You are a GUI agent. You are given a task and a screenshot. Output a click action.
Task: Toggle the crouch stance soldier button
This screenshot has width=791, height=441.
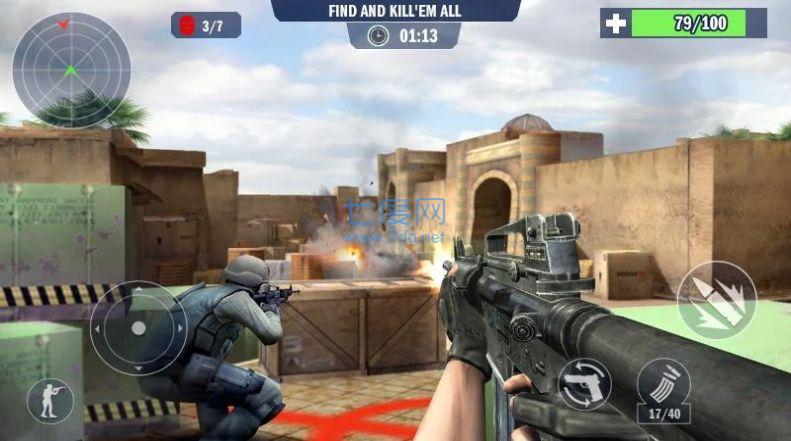coord(49,400)
